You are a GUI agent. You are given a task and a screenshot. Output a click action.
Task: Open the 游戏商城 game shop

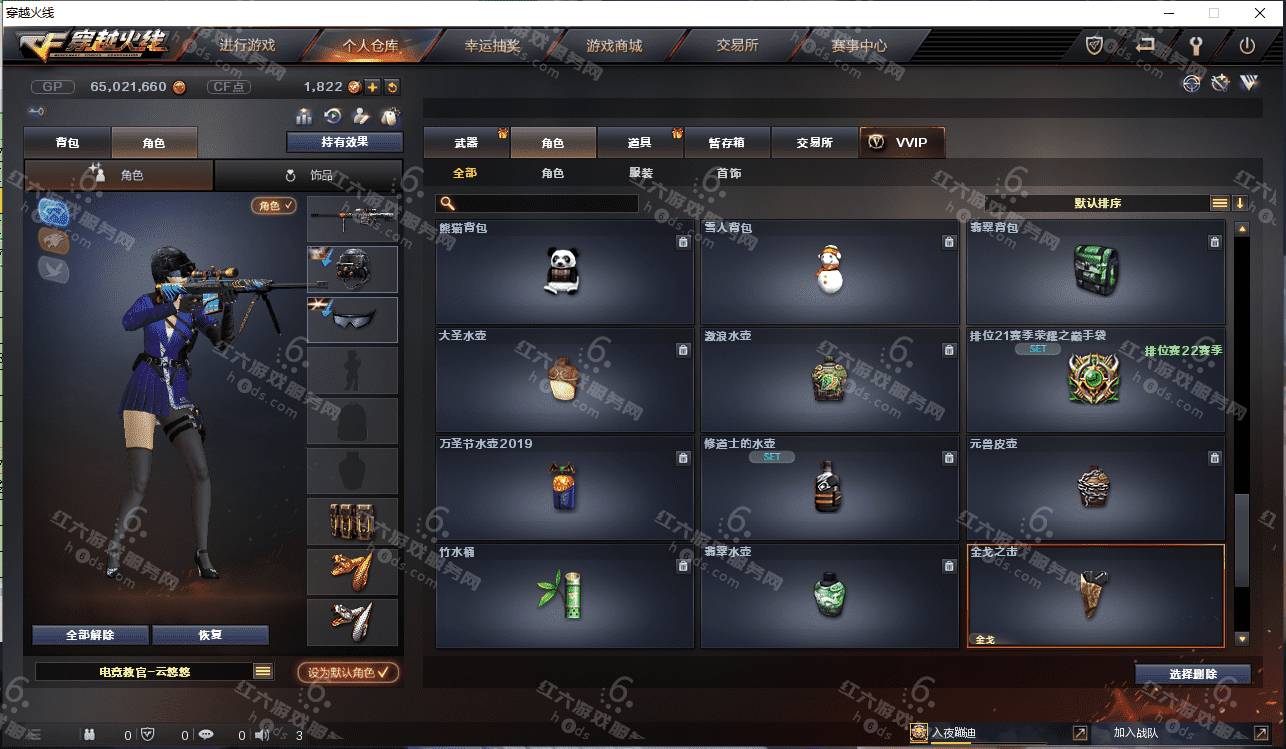(614, 46)
